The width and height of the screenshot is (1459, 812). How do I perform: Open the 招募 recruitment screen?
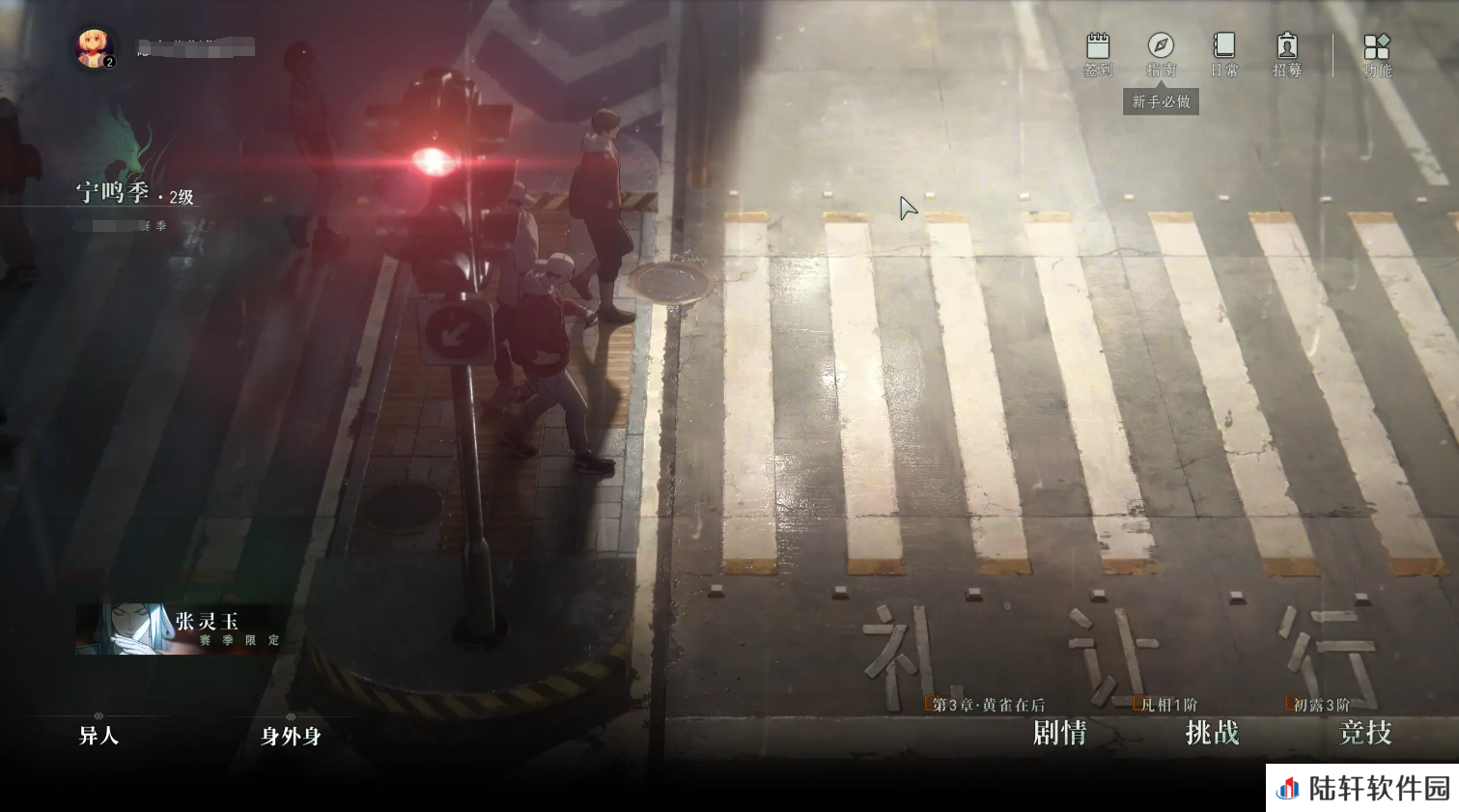pos(1286,54)
